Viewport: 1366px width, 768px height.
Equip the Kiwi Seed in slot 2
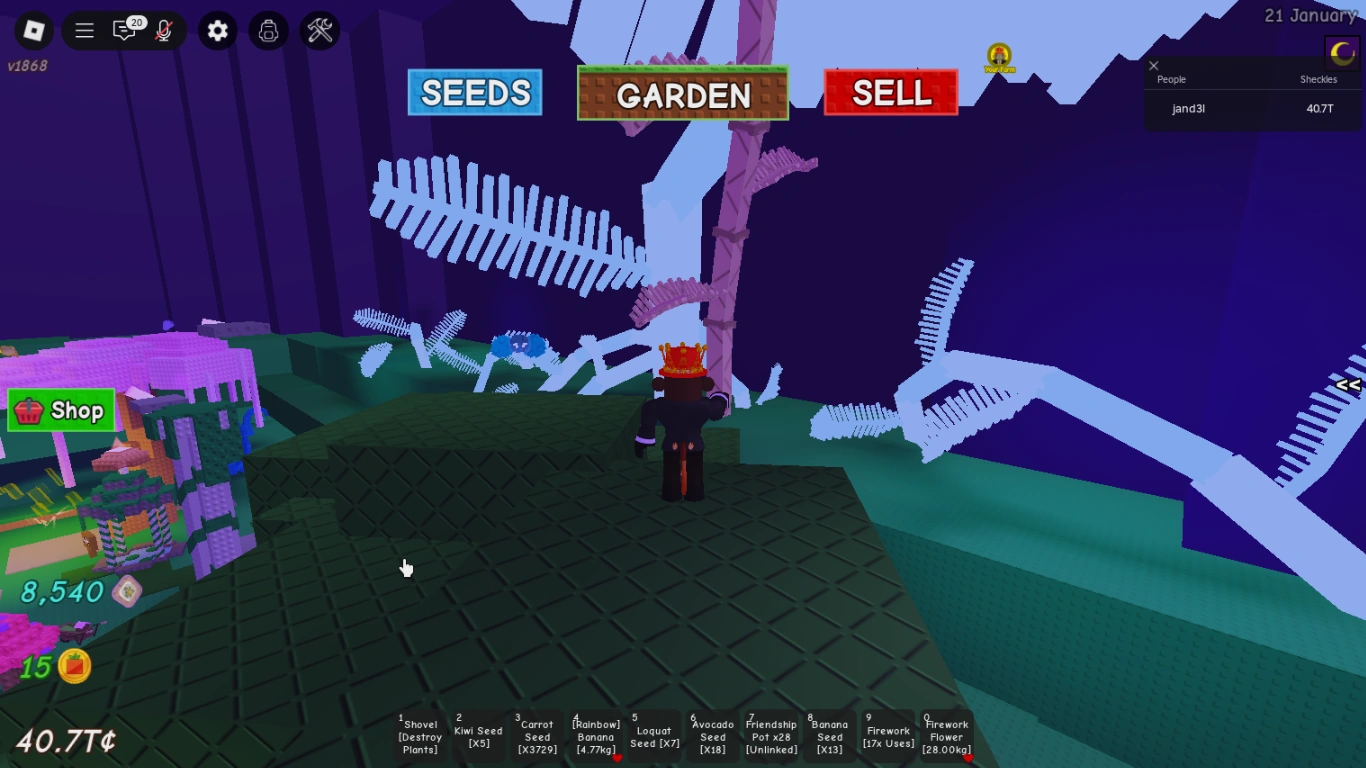click(479, 736)
